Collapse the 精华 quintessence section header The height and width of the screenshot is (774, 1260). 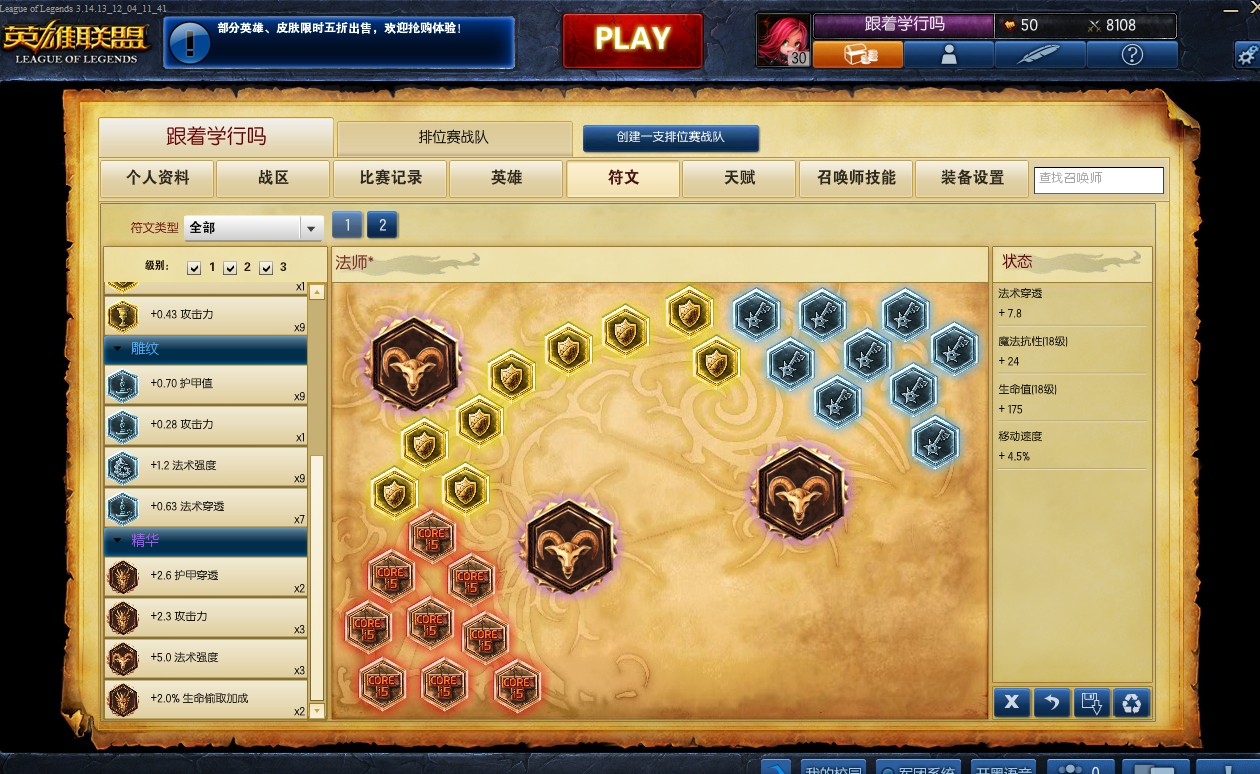(x=206, y=541)
